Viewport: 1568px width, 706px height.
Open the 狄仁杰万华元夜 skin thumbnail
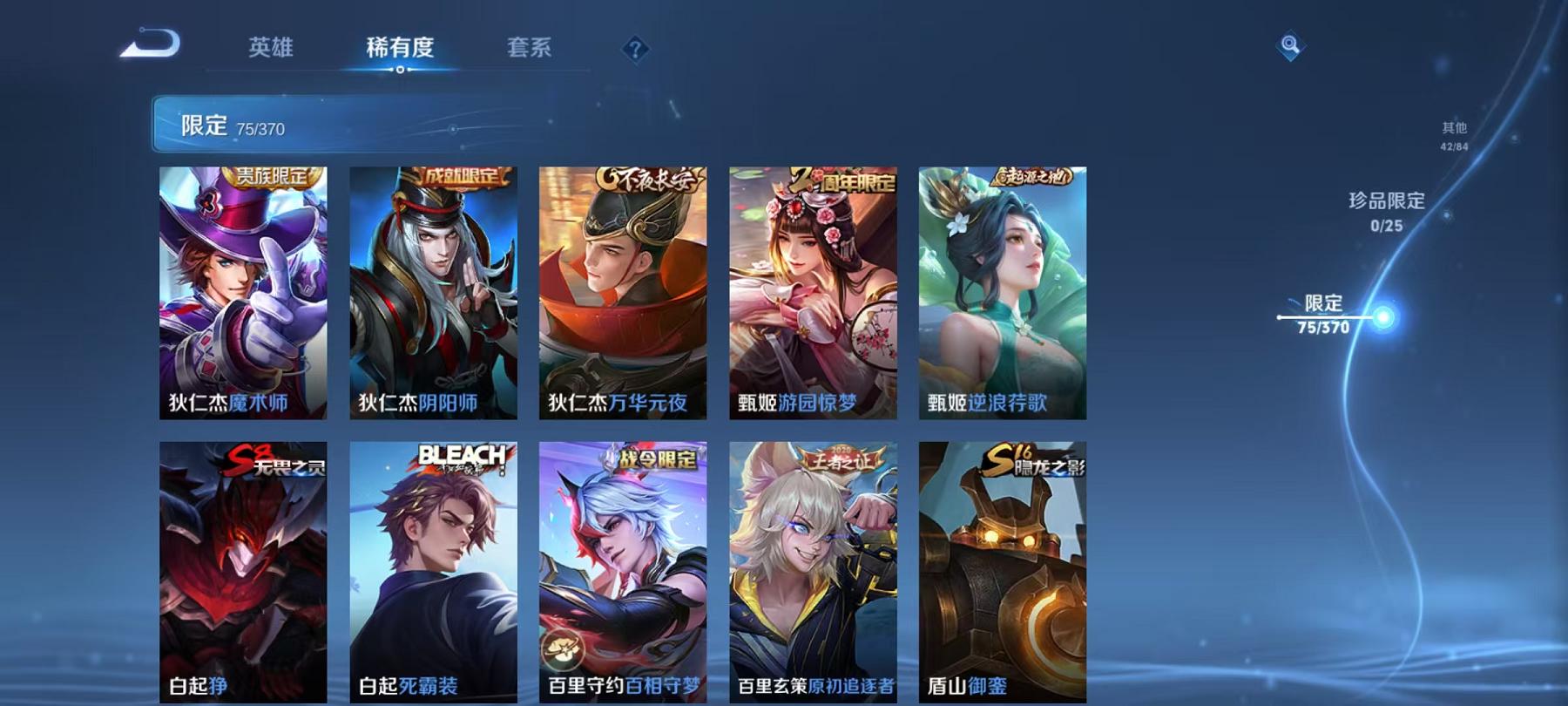click(622, 292)
